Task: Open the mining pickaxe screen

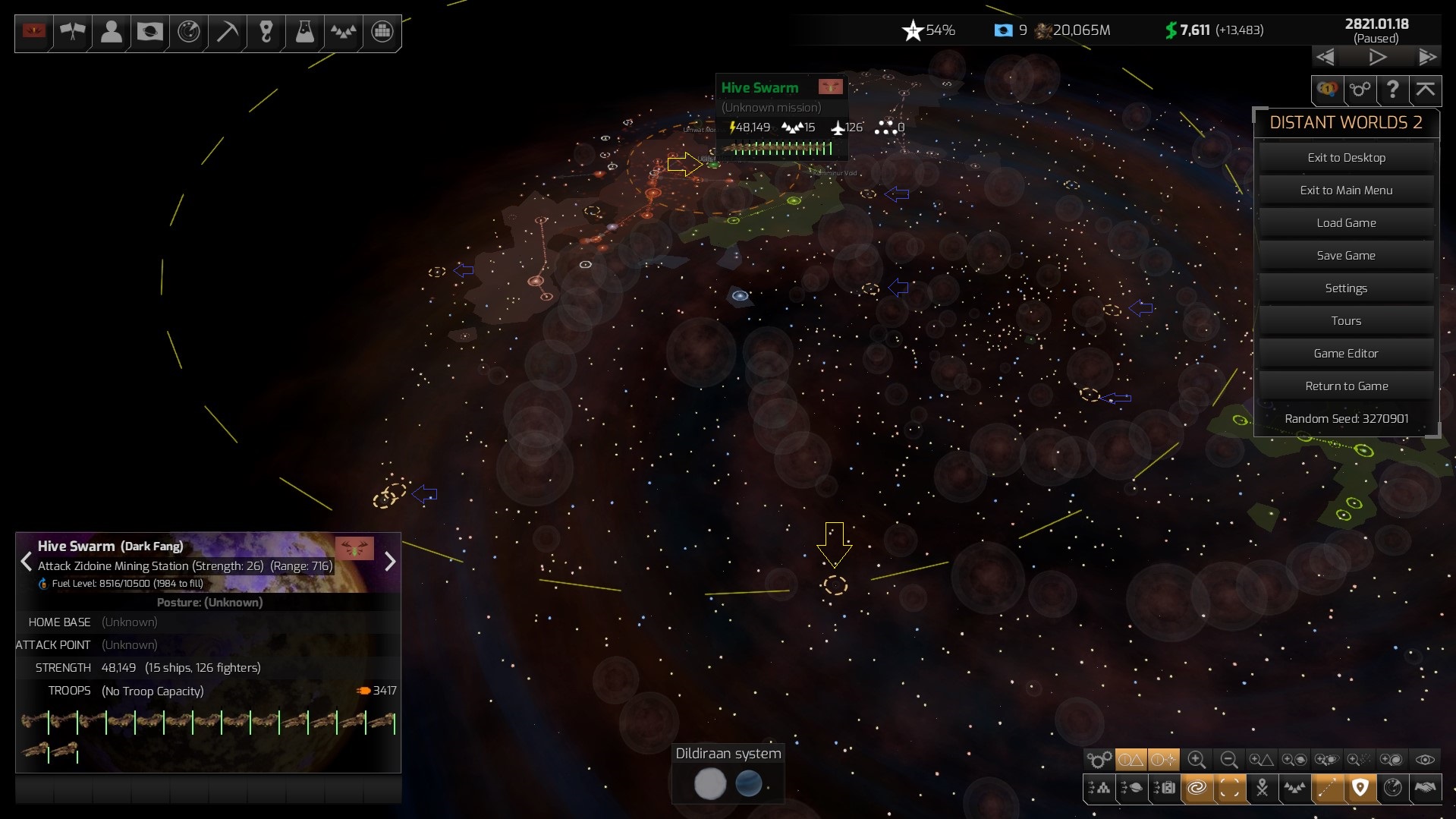Action: [x=227, y=32]
